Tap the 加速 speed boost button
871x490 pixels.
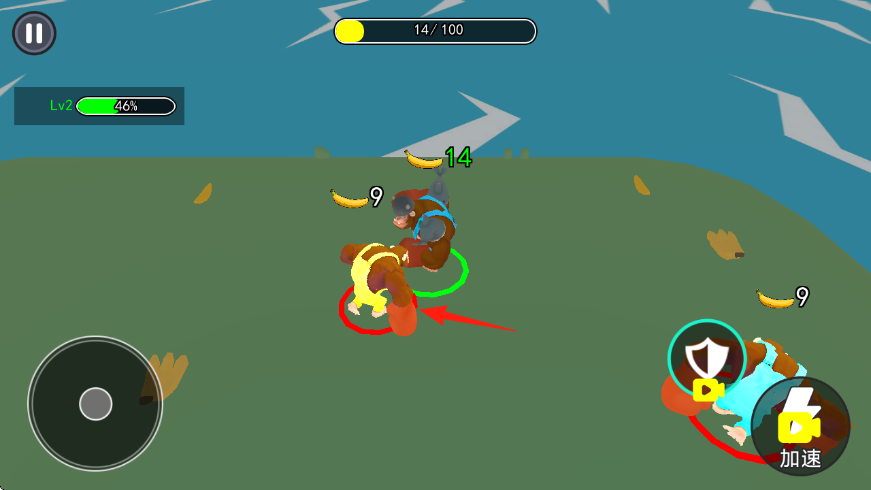[800, 427]
